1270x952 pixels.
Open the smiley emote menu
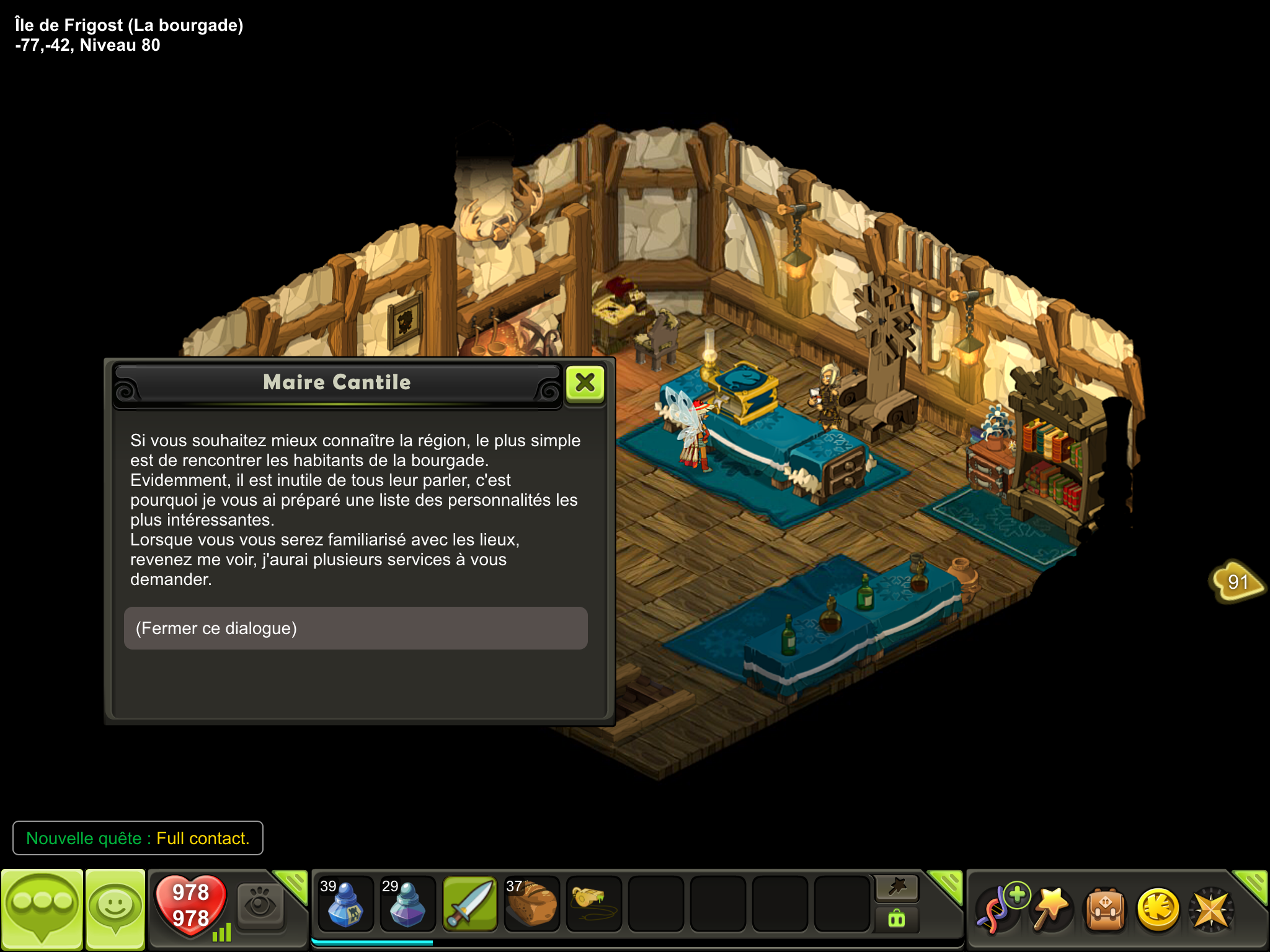pos(115,909)
